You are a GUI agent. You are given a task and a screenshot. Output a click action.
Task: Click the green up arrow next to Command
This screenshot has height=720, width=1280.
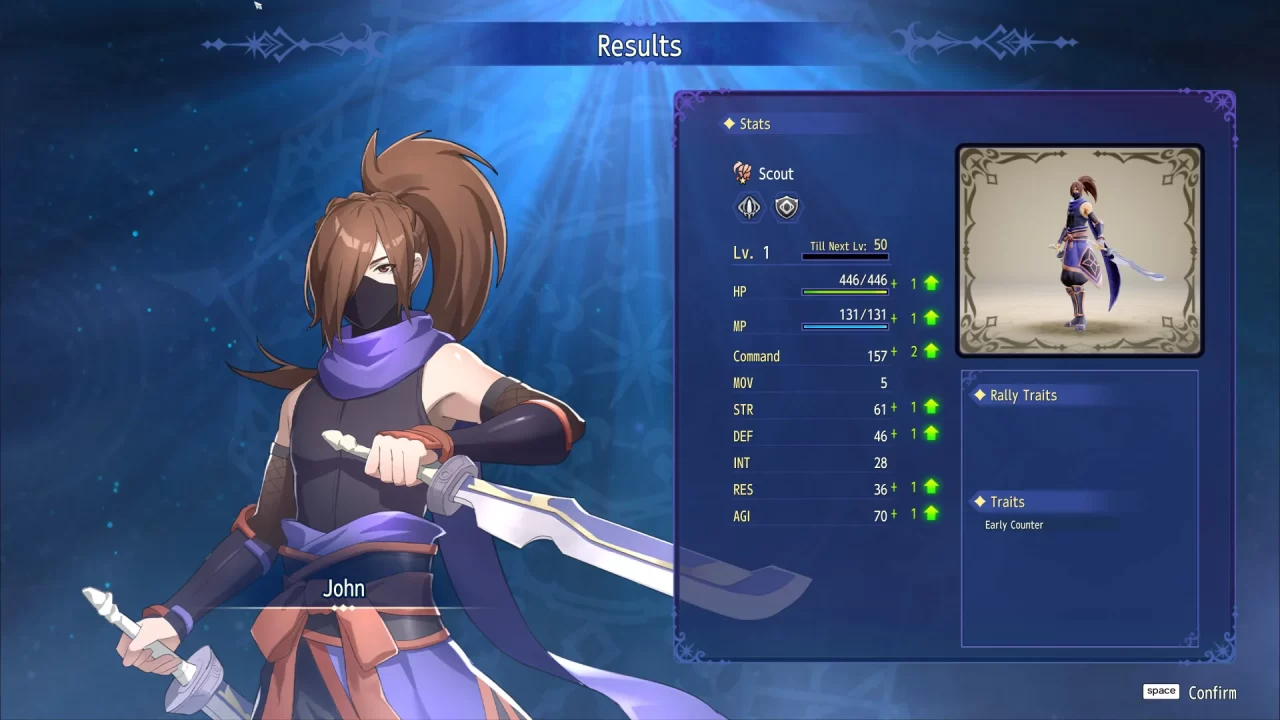pos(929,351)
